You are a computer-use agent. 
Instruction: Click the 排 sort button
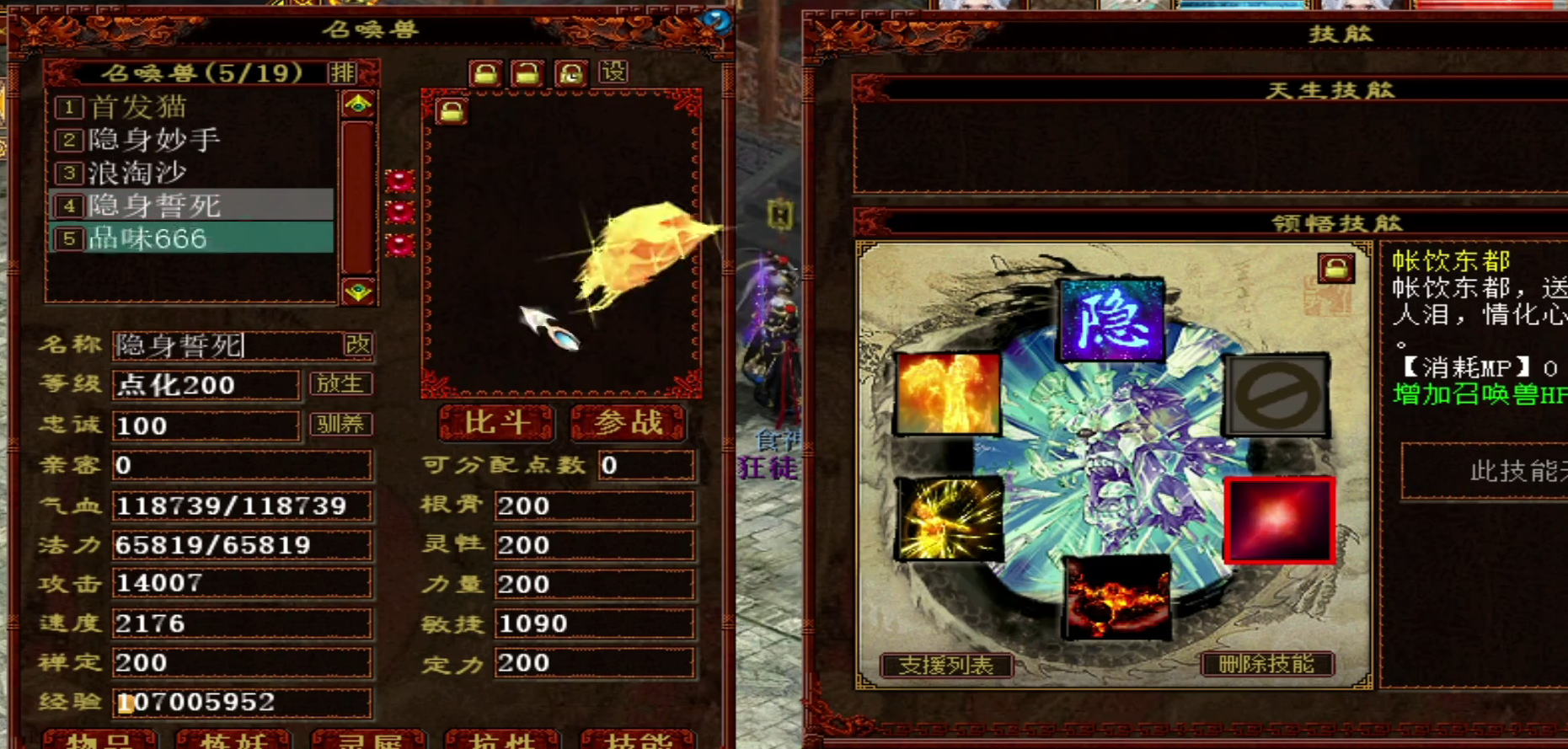pos(343,72)
